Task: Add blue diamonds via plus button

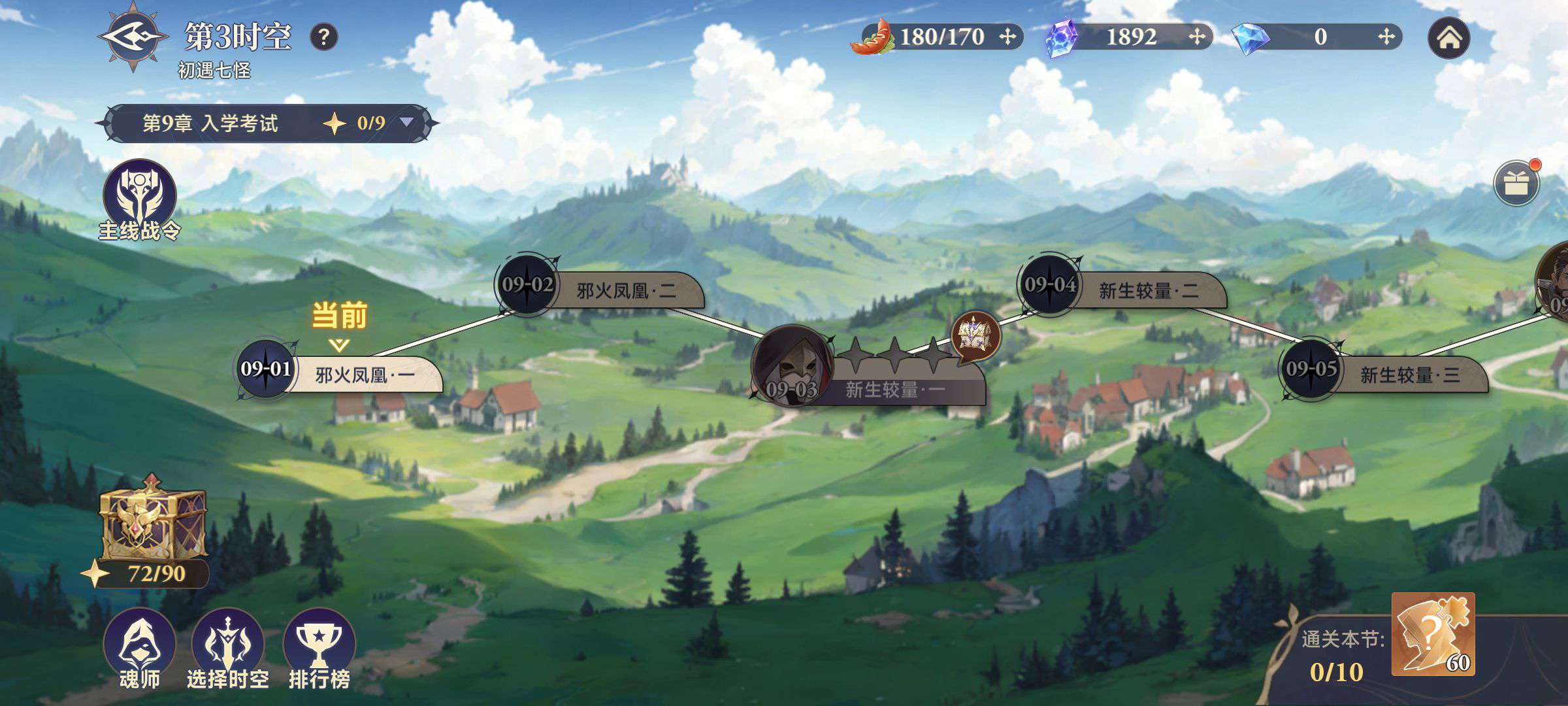Action: (1386, 37)
